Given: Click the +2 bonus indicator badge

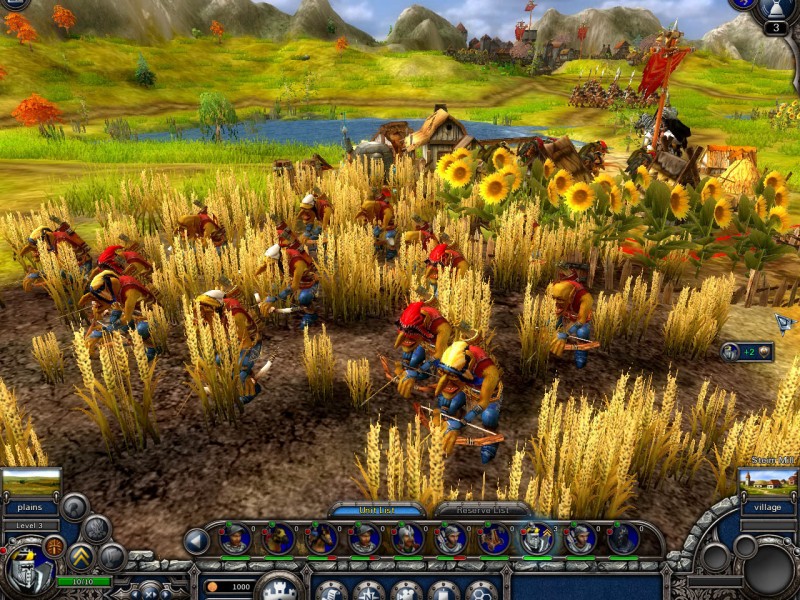Looking at the screenshot, I should click(x=746, y=352).
